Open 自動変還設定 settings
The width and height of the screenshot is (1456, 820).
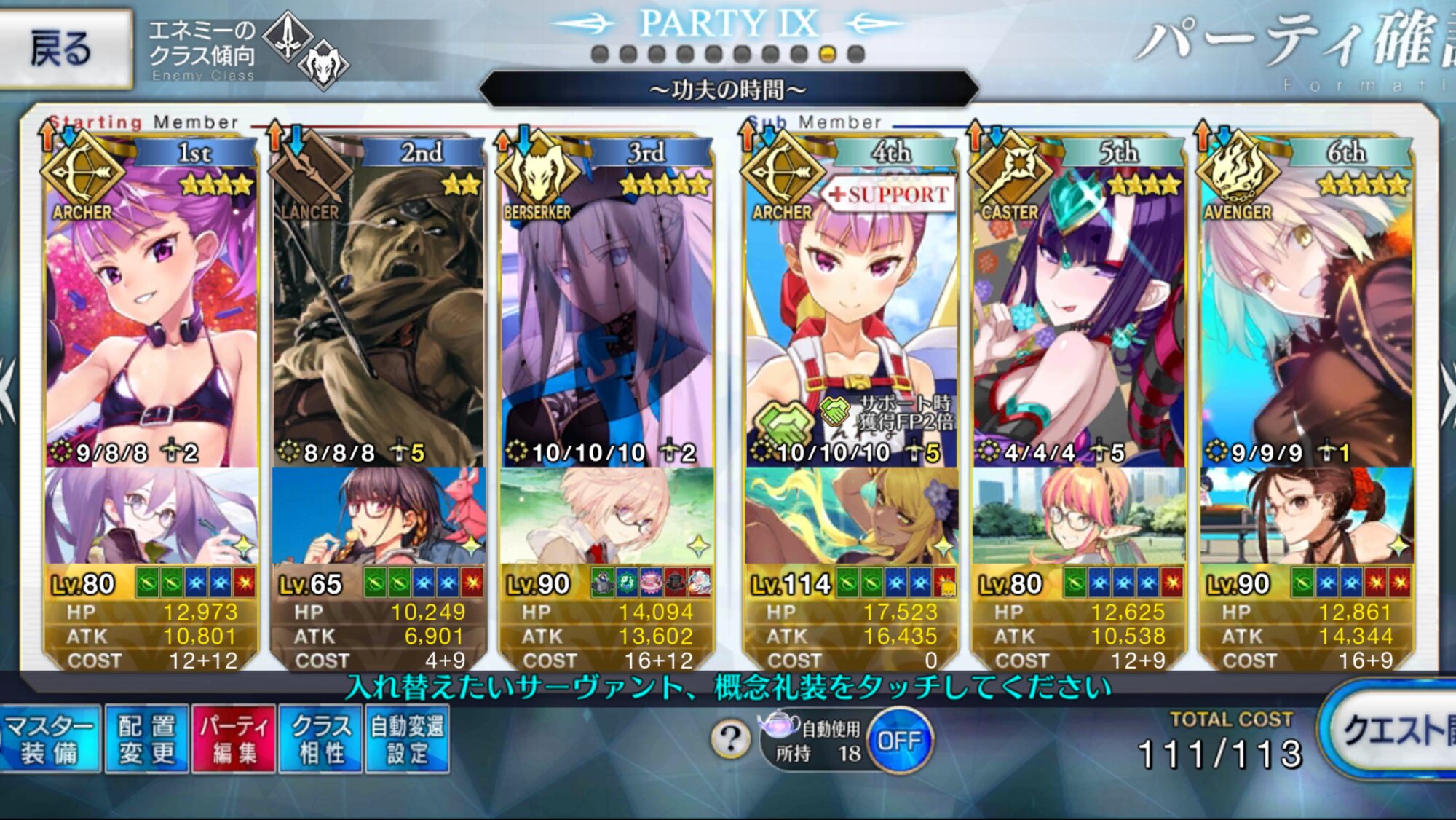[x=407, y=739]
